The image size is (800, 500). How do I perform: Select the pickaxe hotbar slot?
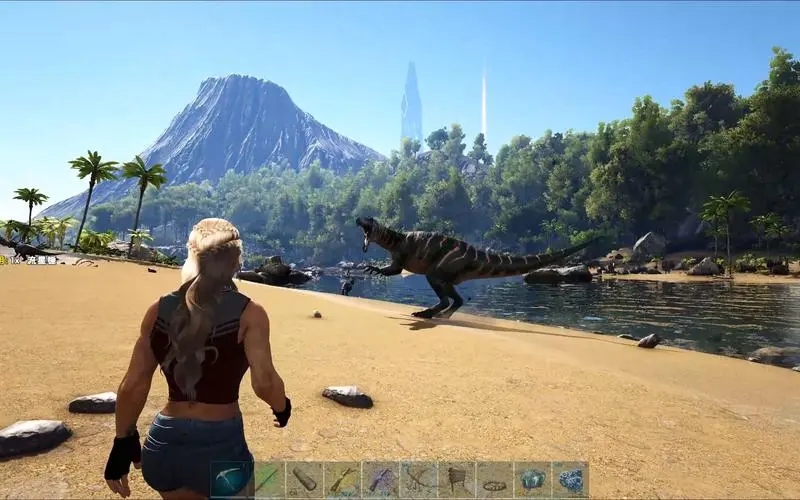230,479
